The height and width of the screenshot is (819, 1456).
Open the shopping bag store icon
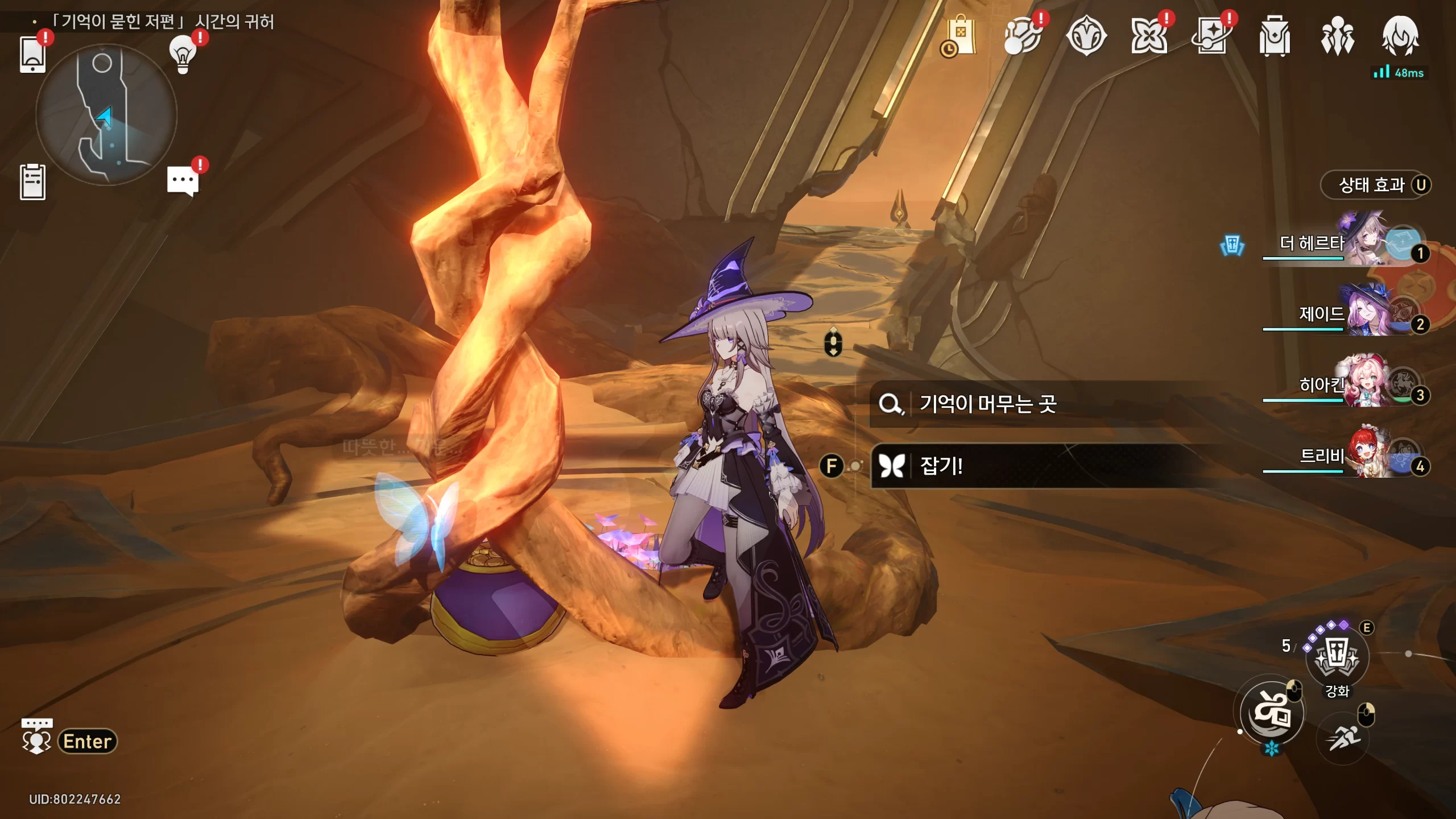click(x=960, y=36)
